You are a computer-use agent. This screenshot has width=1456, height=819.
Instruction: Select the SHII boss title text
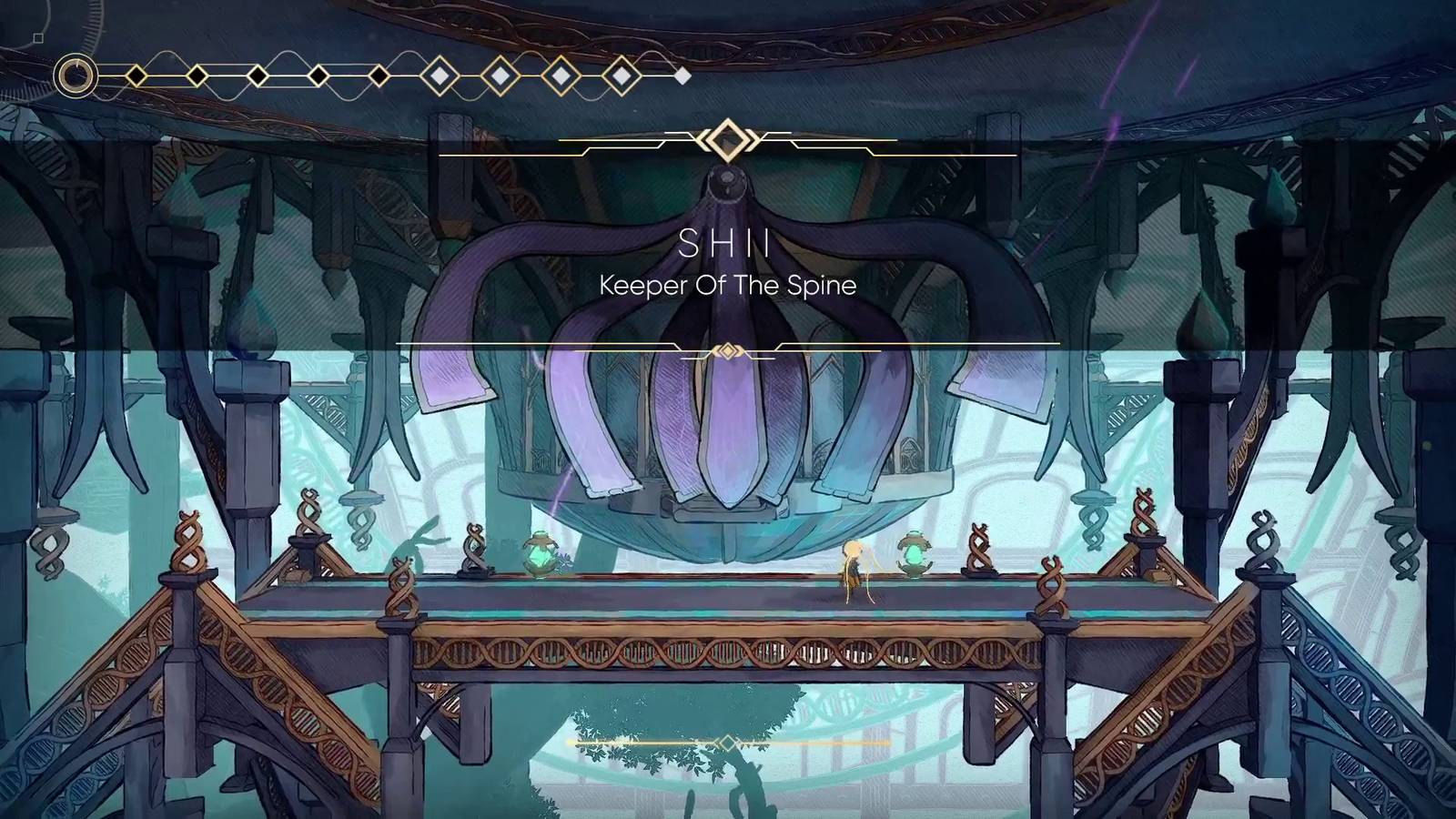point(723,244)
